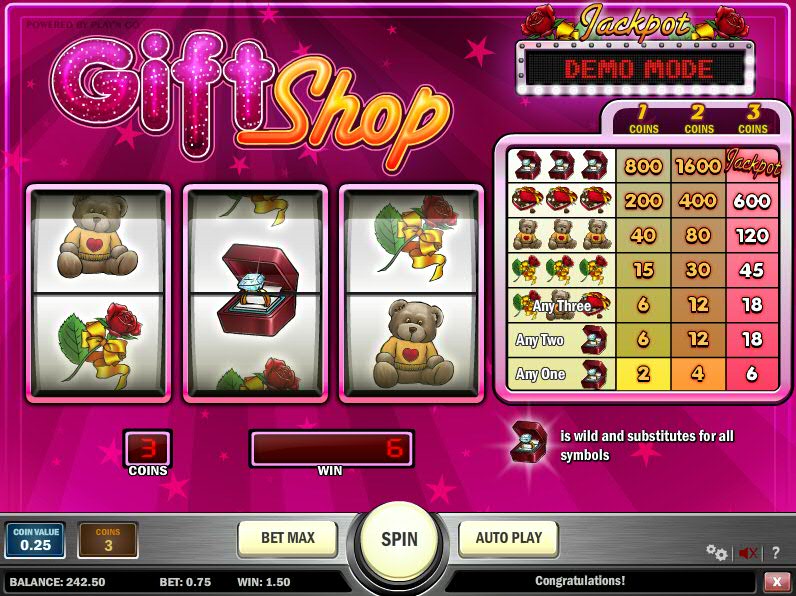Select the 2 Coins paytable column
This screenshot has width=796, height=596.
coord(699,121)
